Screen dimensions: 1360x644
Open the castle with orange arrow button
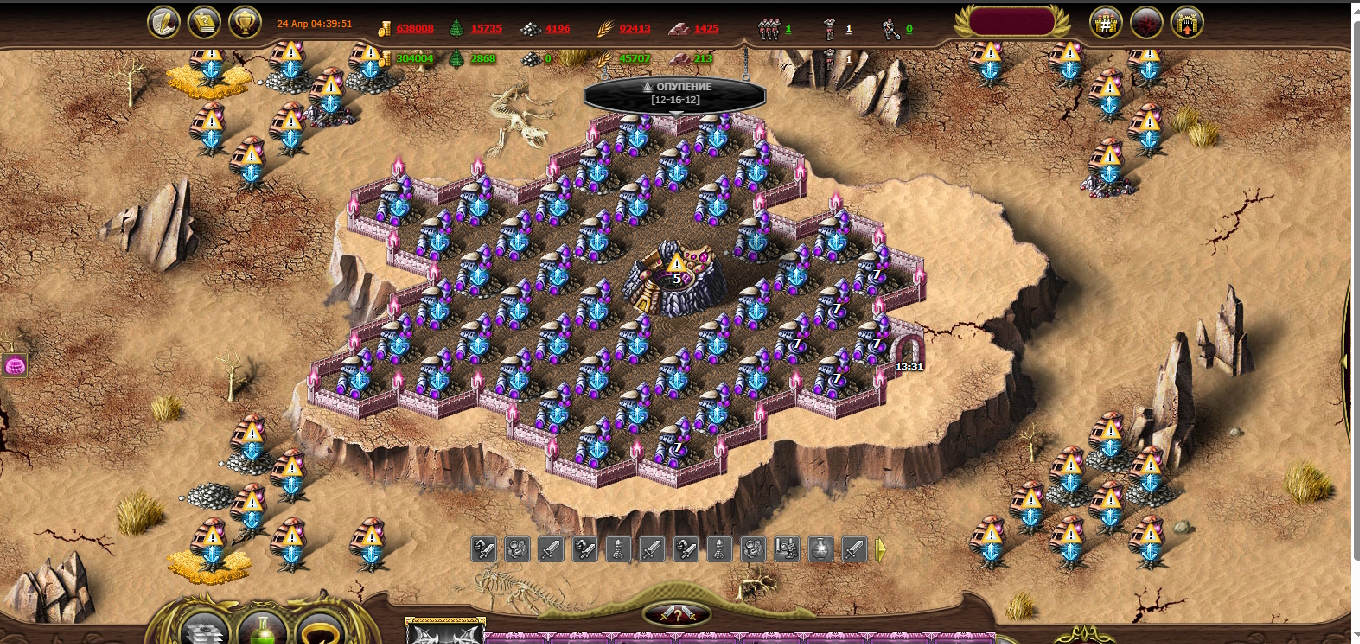(1187, 22)
